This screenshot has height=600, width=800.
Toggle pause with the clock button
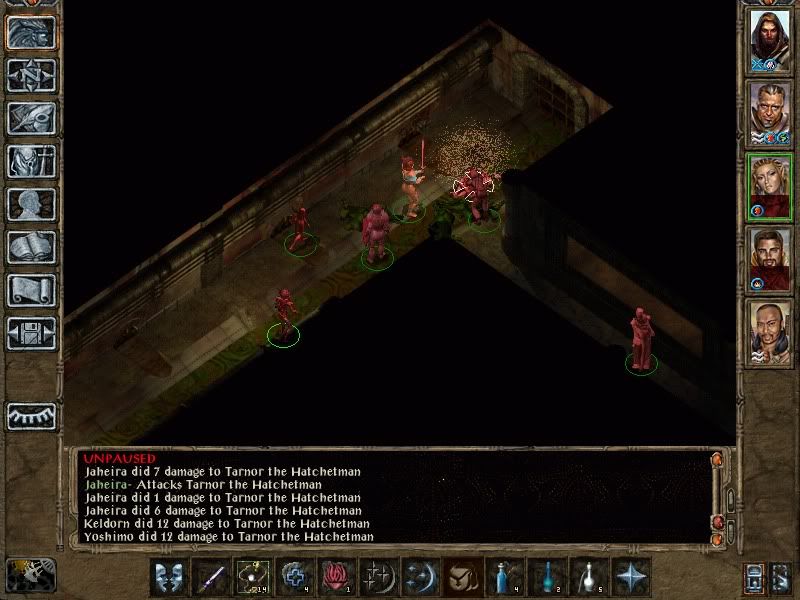31,575
